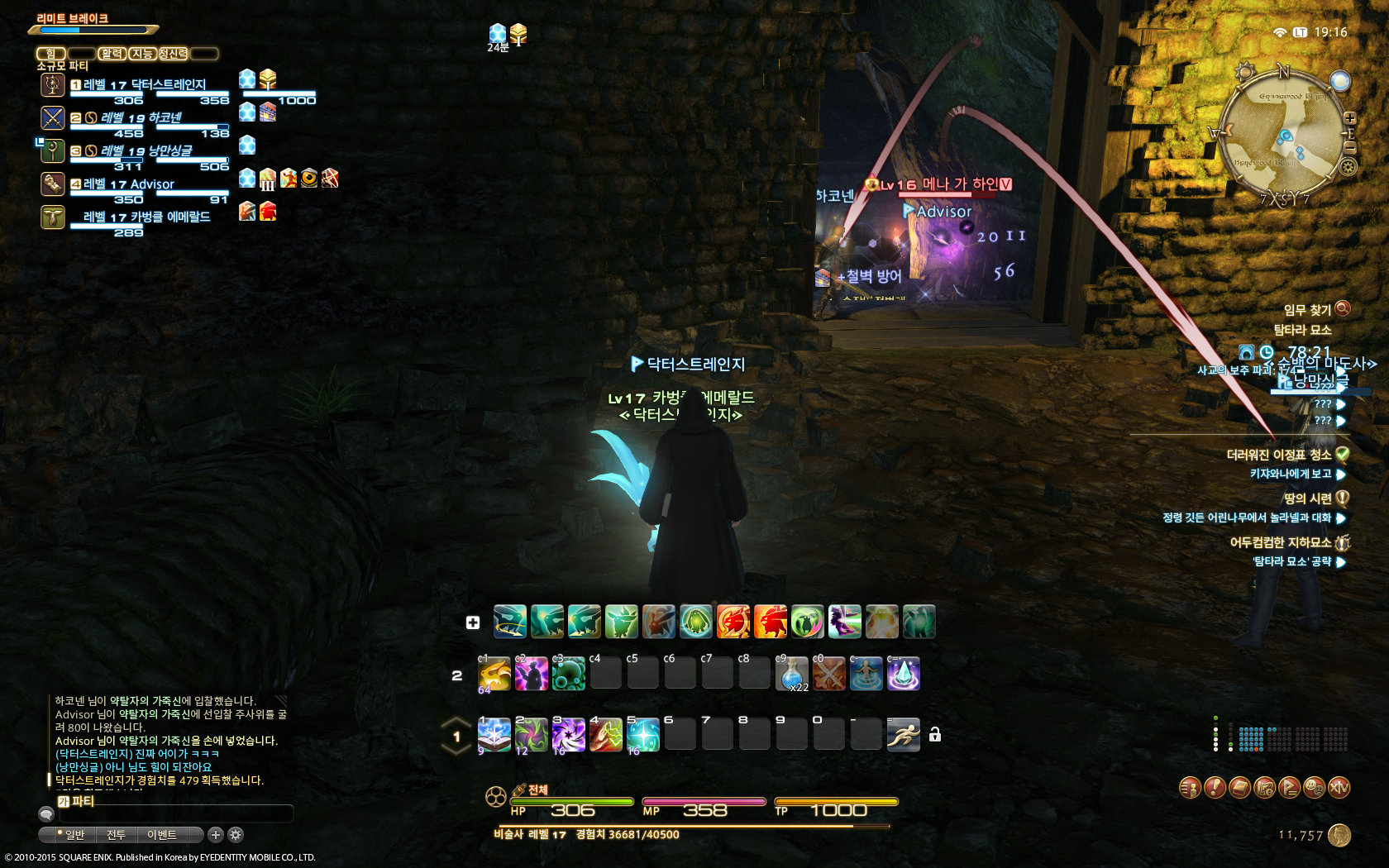1389x868 pixels.
Task: Open minimap settings gear
Action: pyautogui.click(x=1348, y=167)
